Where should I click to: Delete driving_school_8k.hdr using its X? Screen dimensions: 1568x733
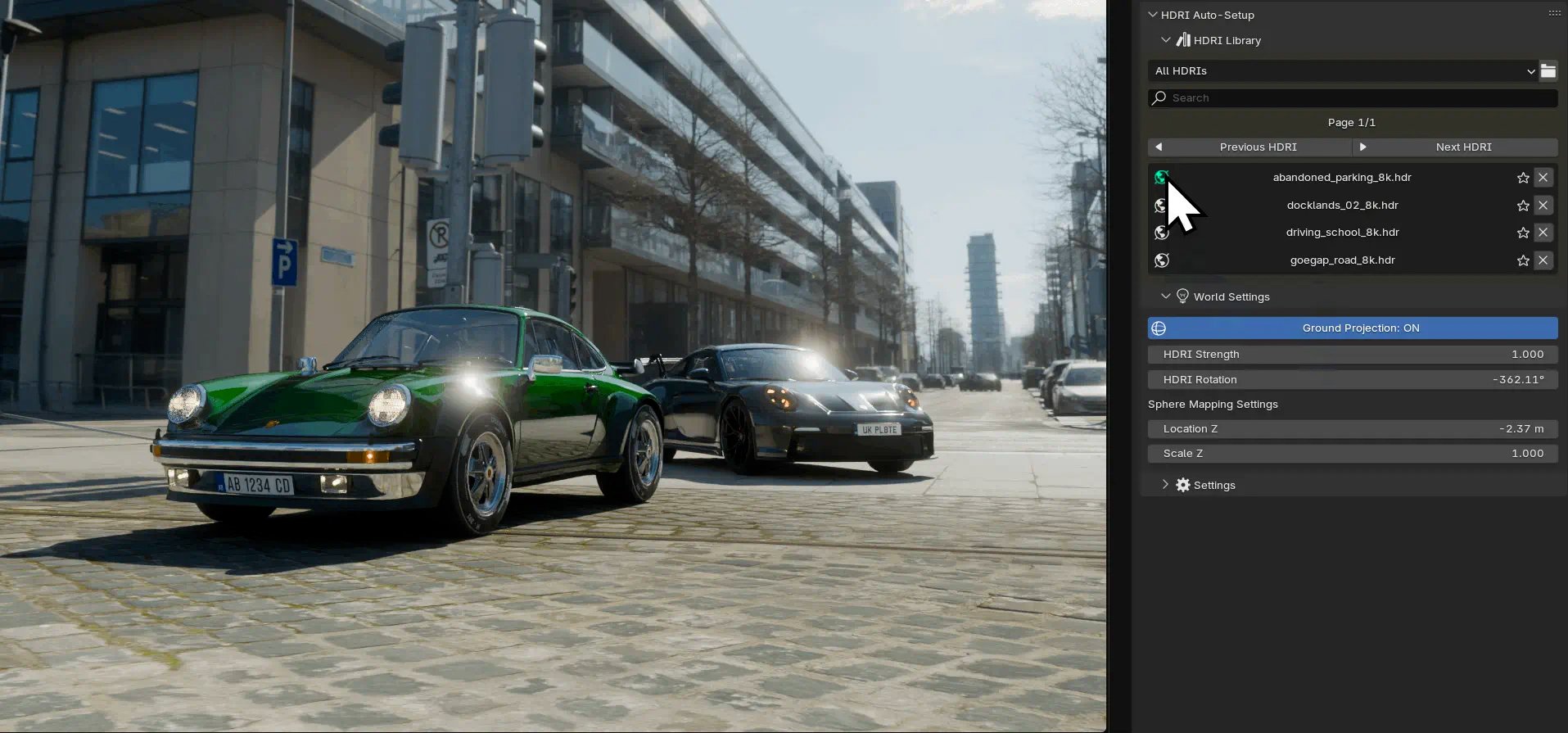1543,233
